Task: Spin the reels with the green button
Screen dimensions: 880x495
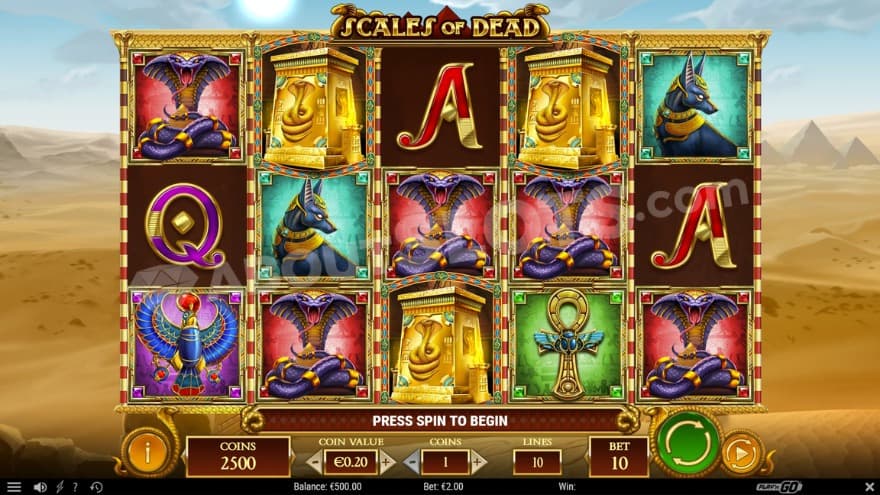Action: click(x=688, y=442)
